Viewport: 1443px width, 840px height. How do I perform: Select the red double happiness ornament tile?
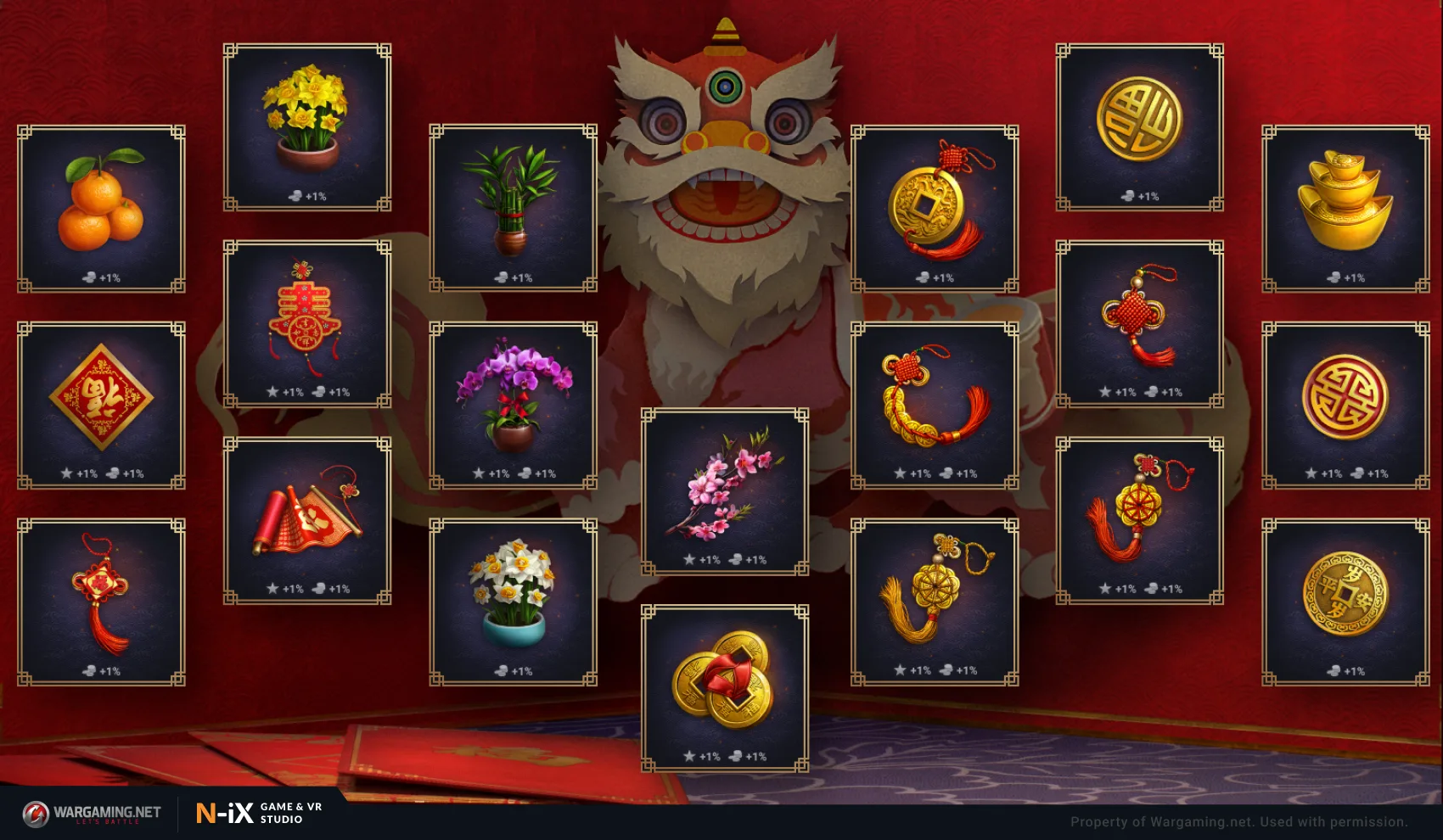(x=307, y=324)
